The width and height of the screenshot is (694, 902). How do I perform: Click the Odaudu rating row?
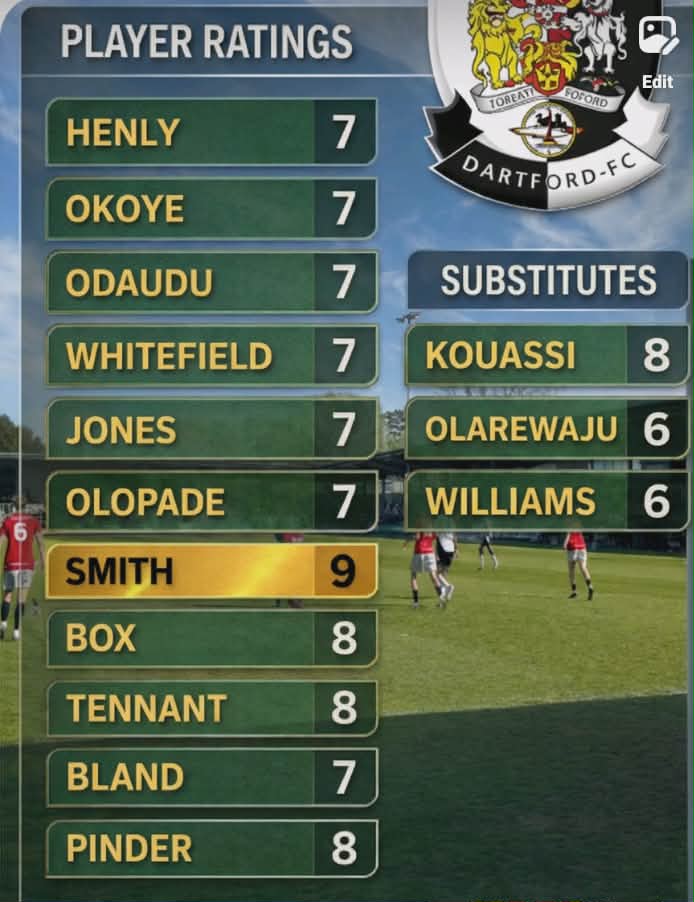click(211, 282)
